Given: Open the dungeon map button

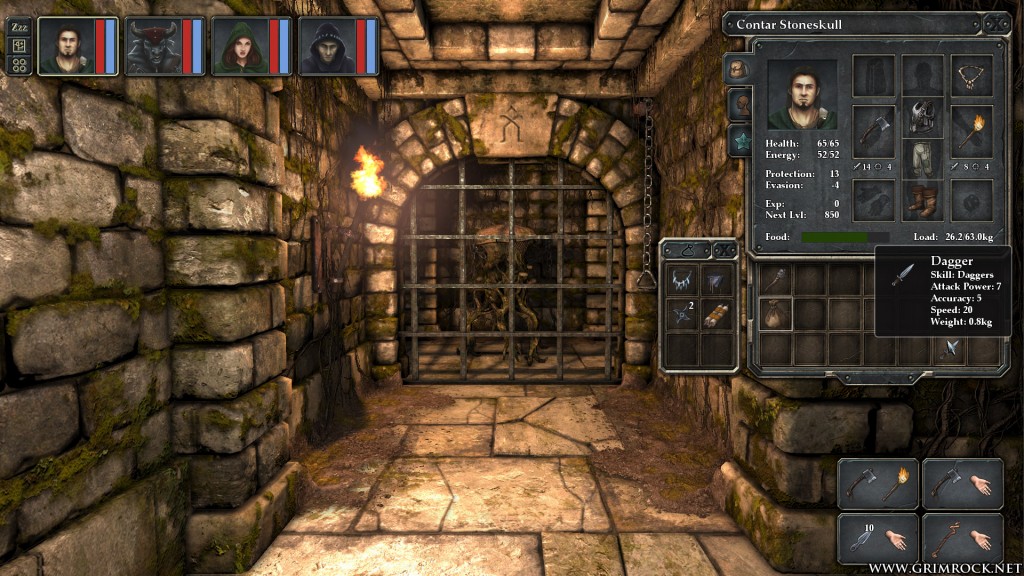Looking at the screenshot, I should (x=18, y=46).
